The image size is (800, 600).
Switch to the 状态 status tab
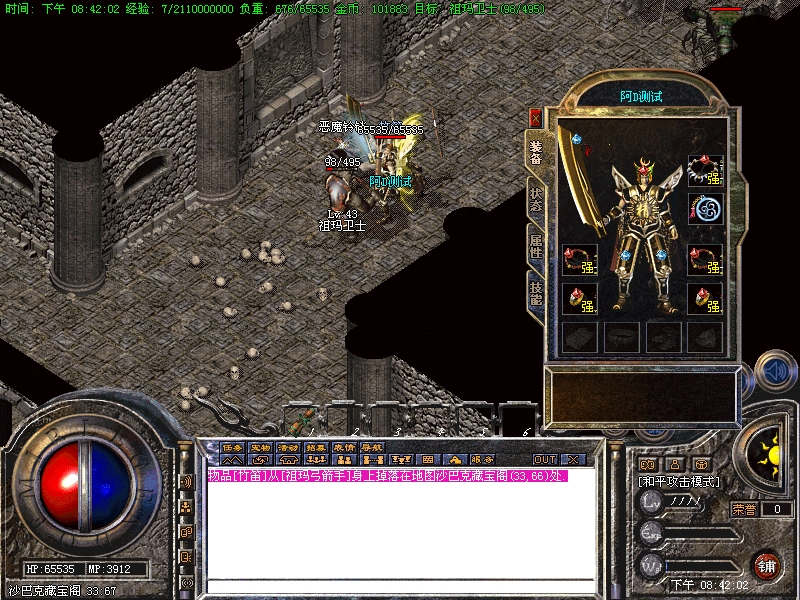(536, 195)
